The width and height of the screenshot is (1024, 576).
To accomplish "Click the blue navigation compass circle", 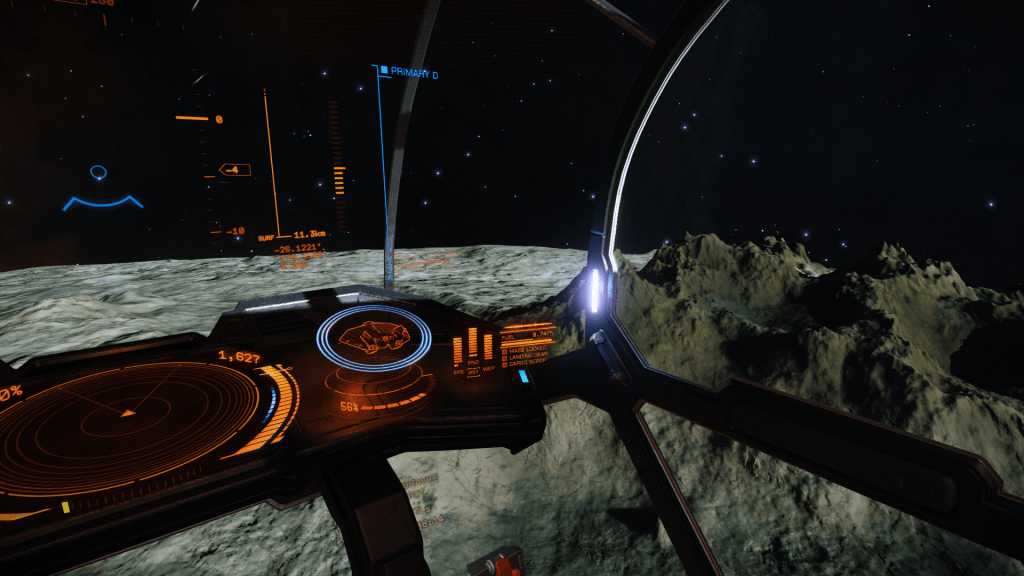I will click(x=98, y=173).
